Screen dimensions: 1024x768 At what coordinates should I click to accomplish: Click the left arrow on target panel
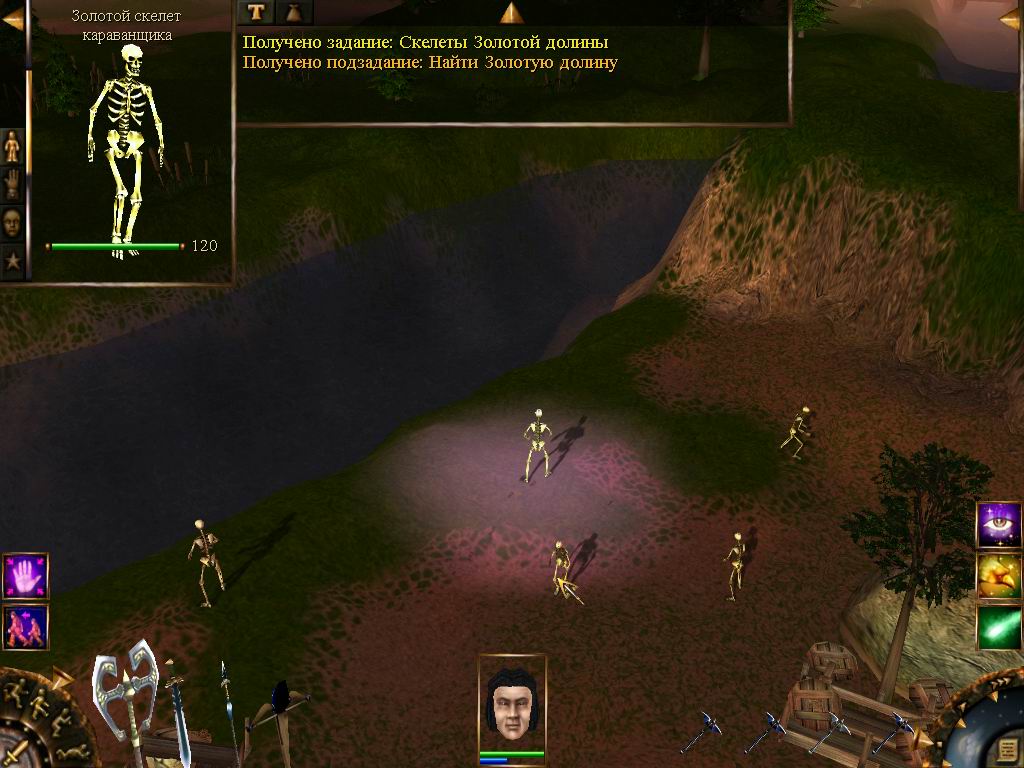click(12, 18)
